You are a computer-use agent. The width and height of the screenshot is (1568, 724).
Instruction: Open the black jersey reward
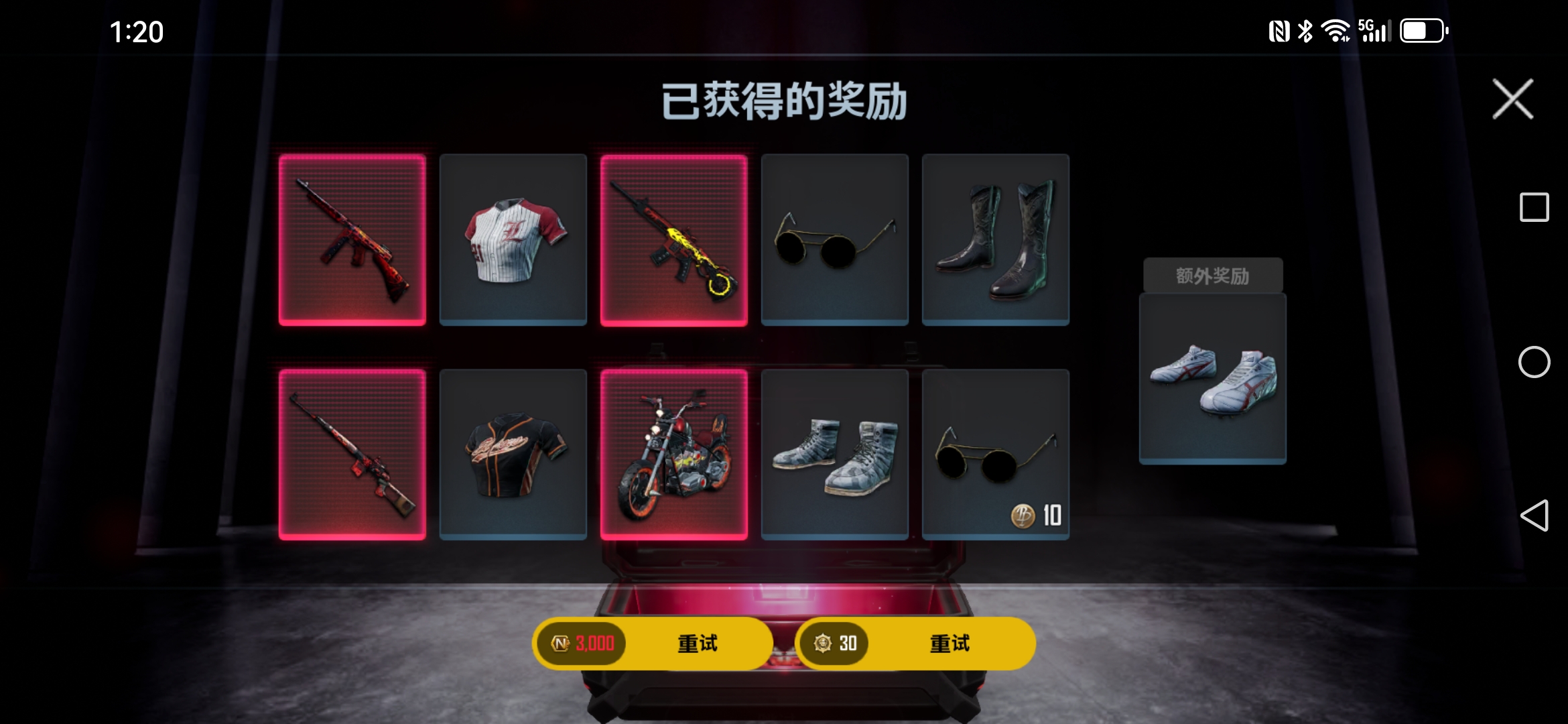tap(513, 454)
